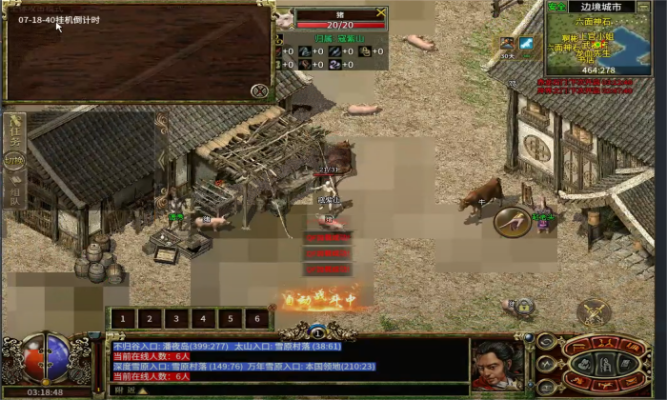The height and width of the screenshot is (400, 667).
Task: Close the pig target info frame
Action: (380, 14)
